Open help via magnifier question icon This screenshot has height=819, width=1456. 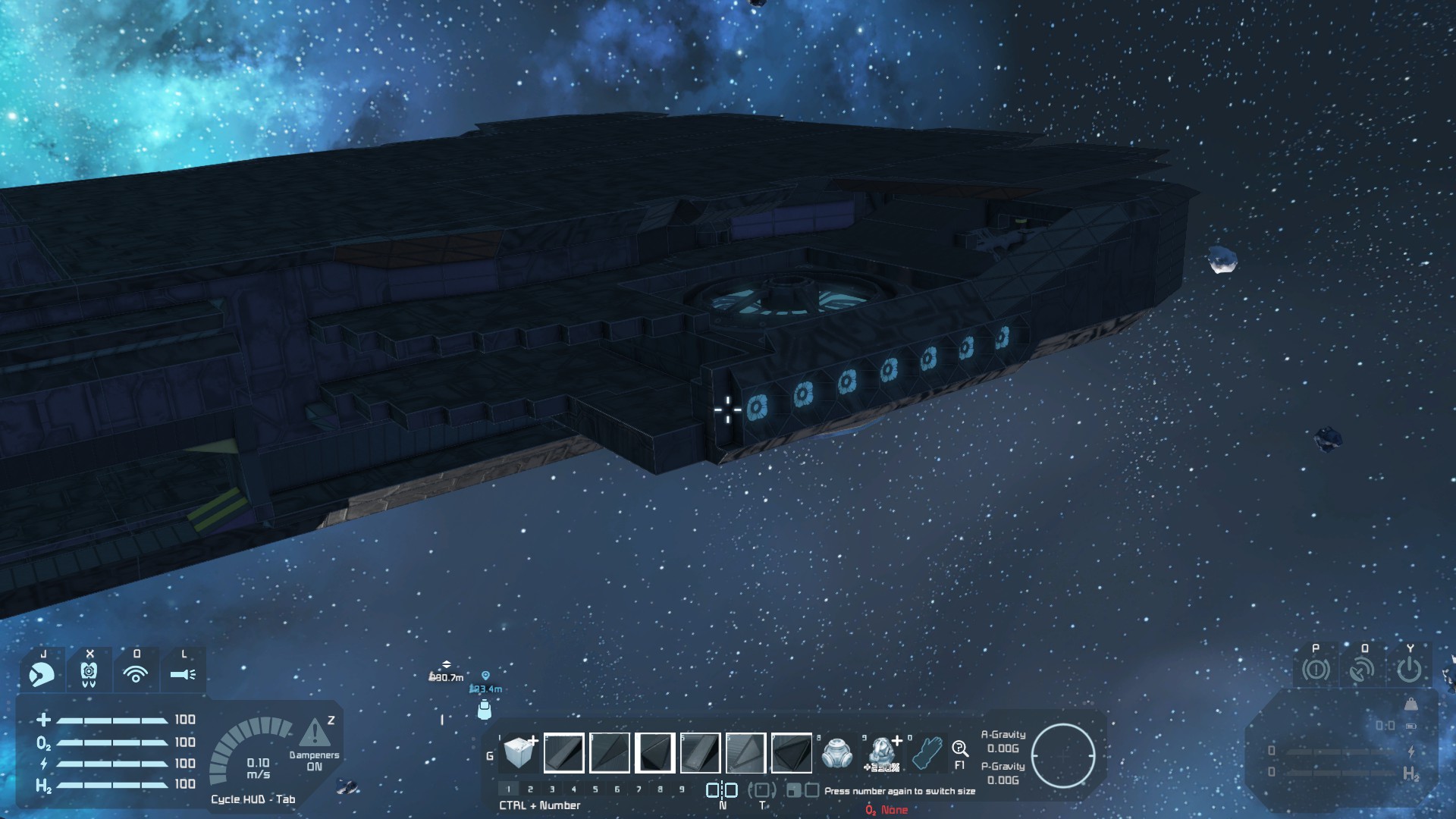click(960, 749)
